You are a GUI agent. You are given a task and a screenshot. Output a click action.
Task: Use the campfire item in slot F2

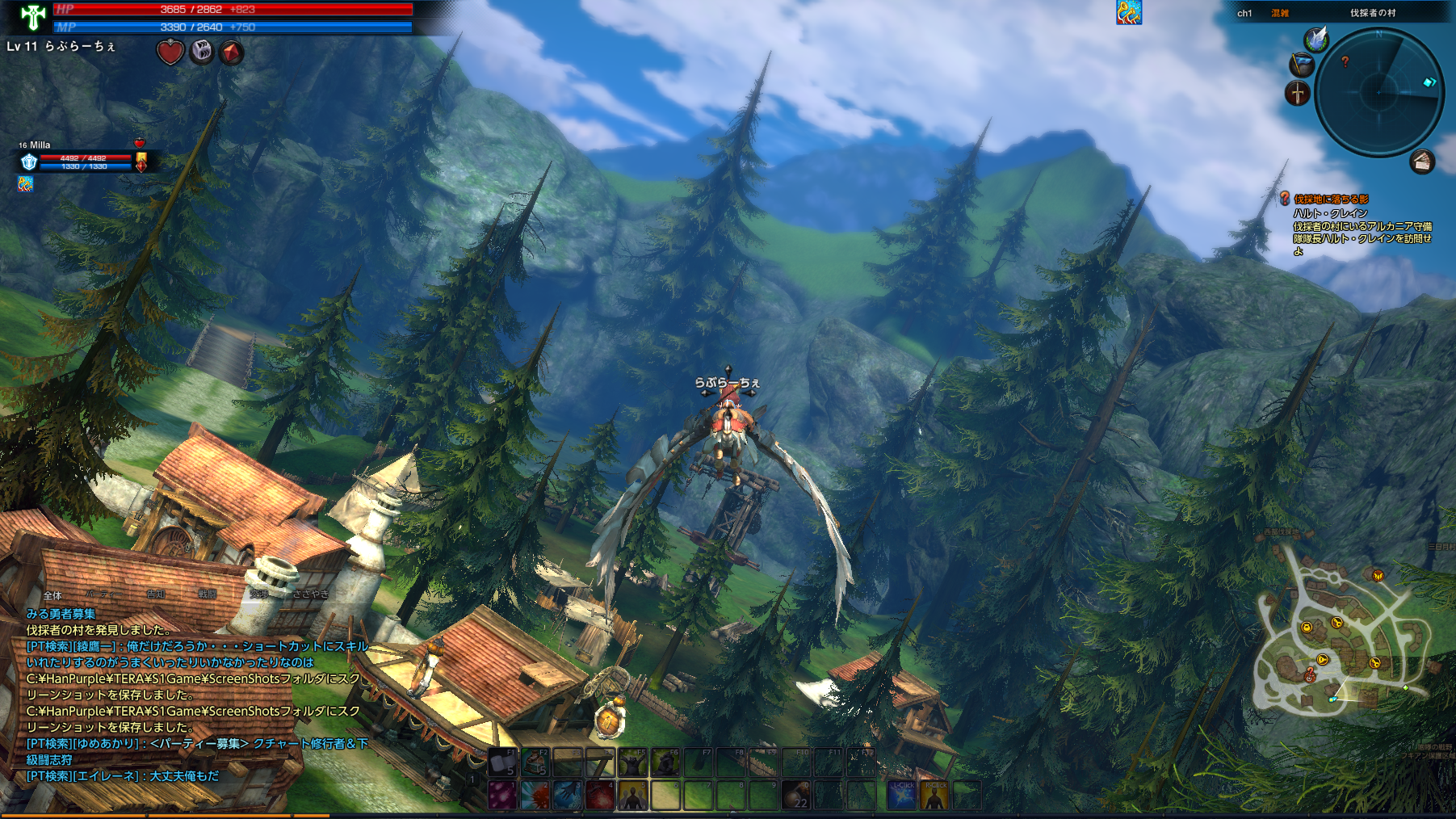535,762
